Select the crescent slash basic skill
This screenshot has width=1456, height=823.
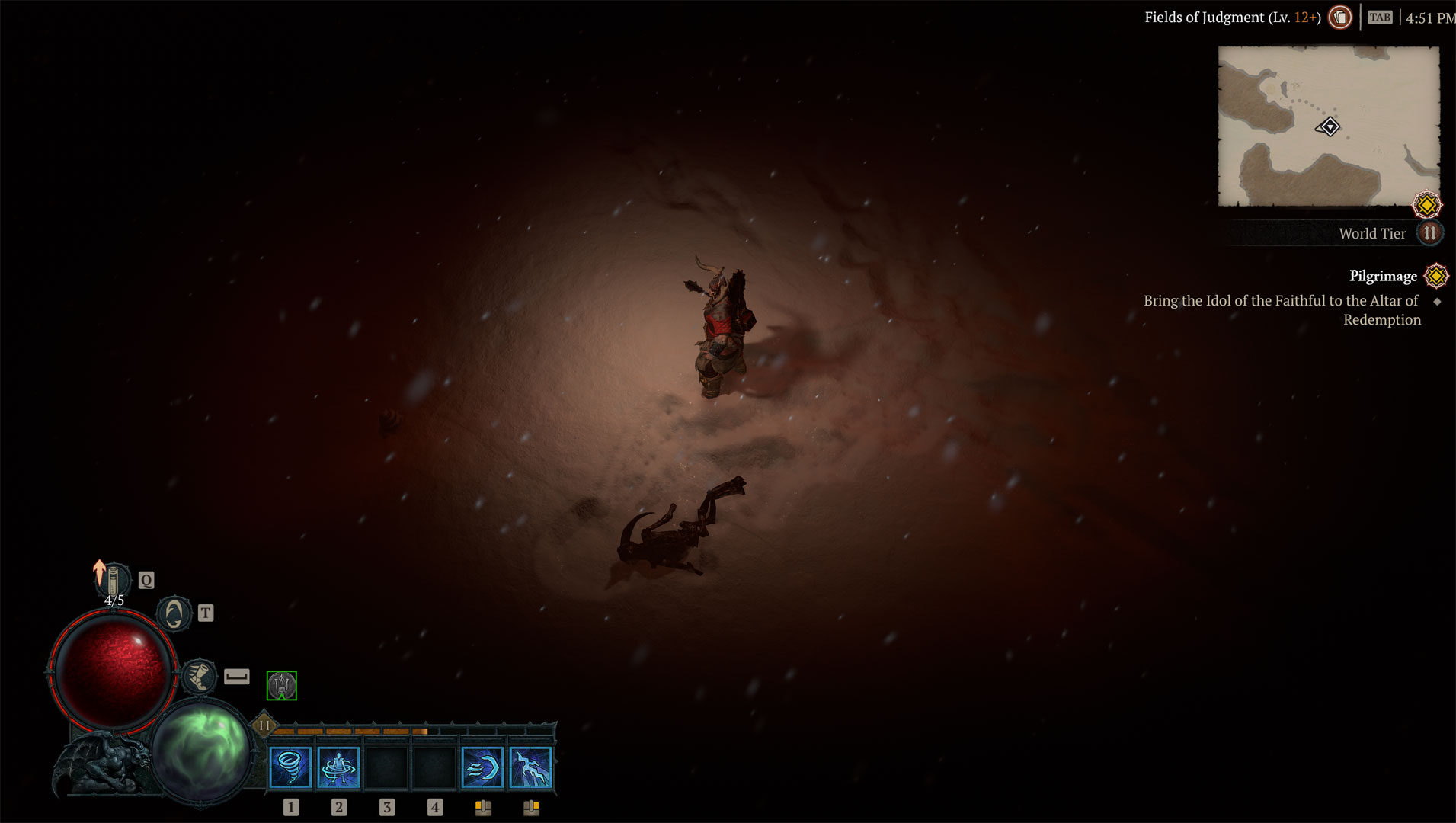point(483,767)
